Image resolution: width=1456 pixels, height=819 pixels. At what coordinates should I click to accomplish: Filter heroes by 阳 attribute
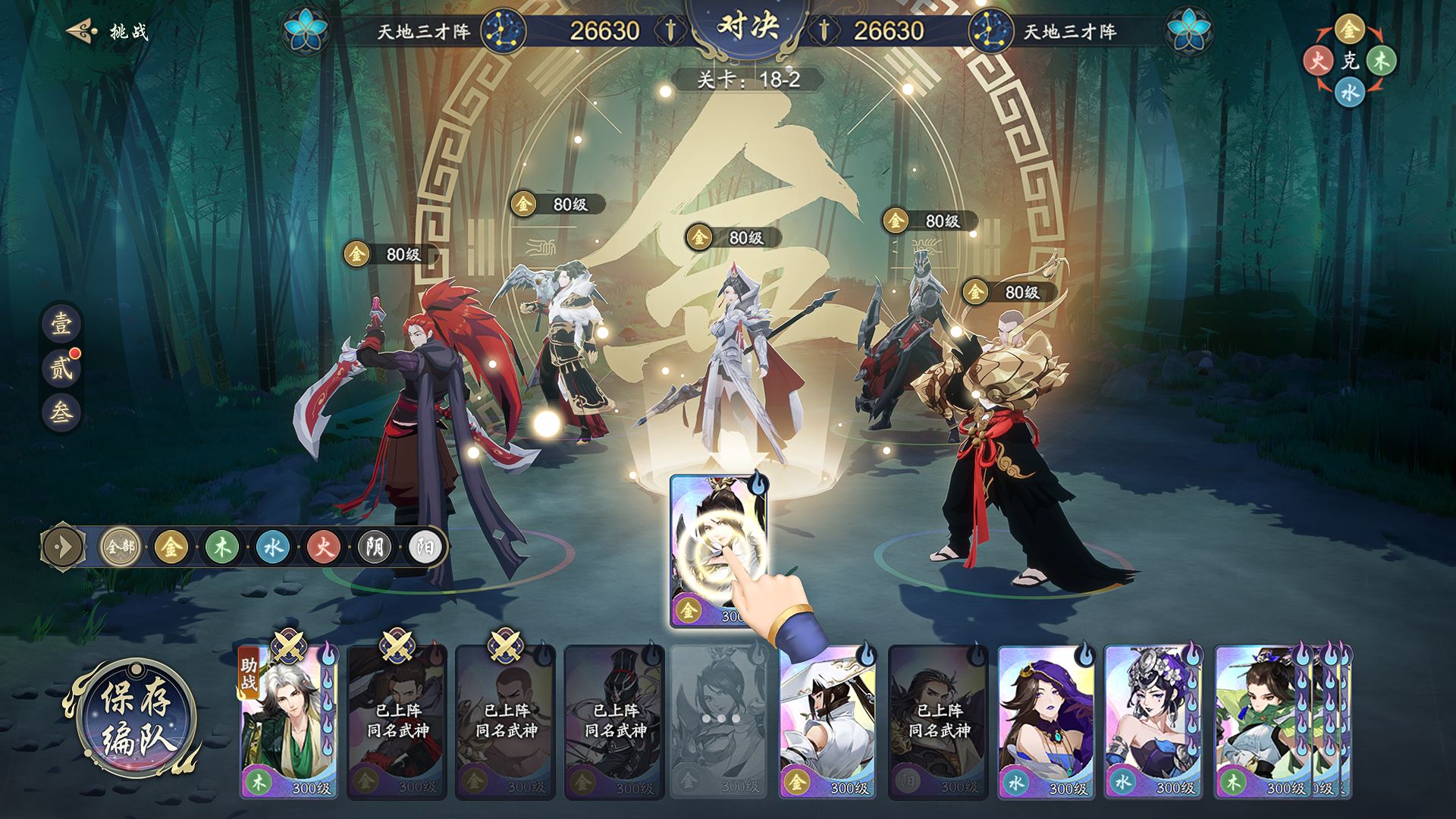click(x=424, y=547)
